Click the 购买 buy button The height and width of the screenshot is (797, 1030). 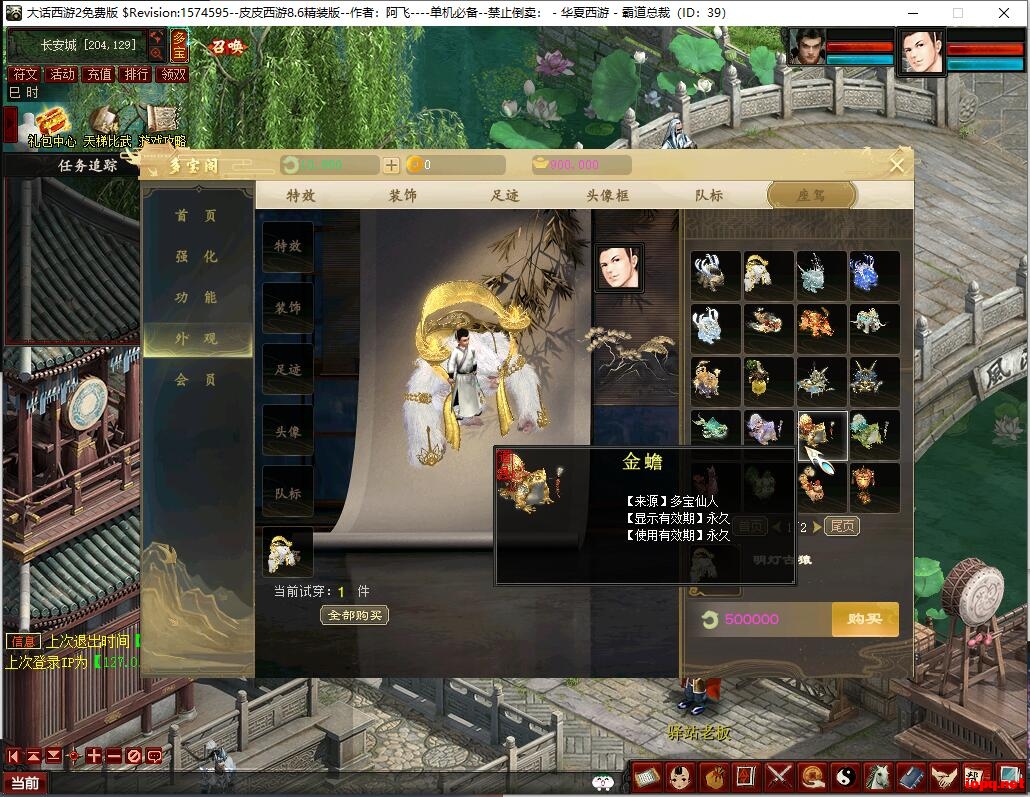[x=864, y=619]
